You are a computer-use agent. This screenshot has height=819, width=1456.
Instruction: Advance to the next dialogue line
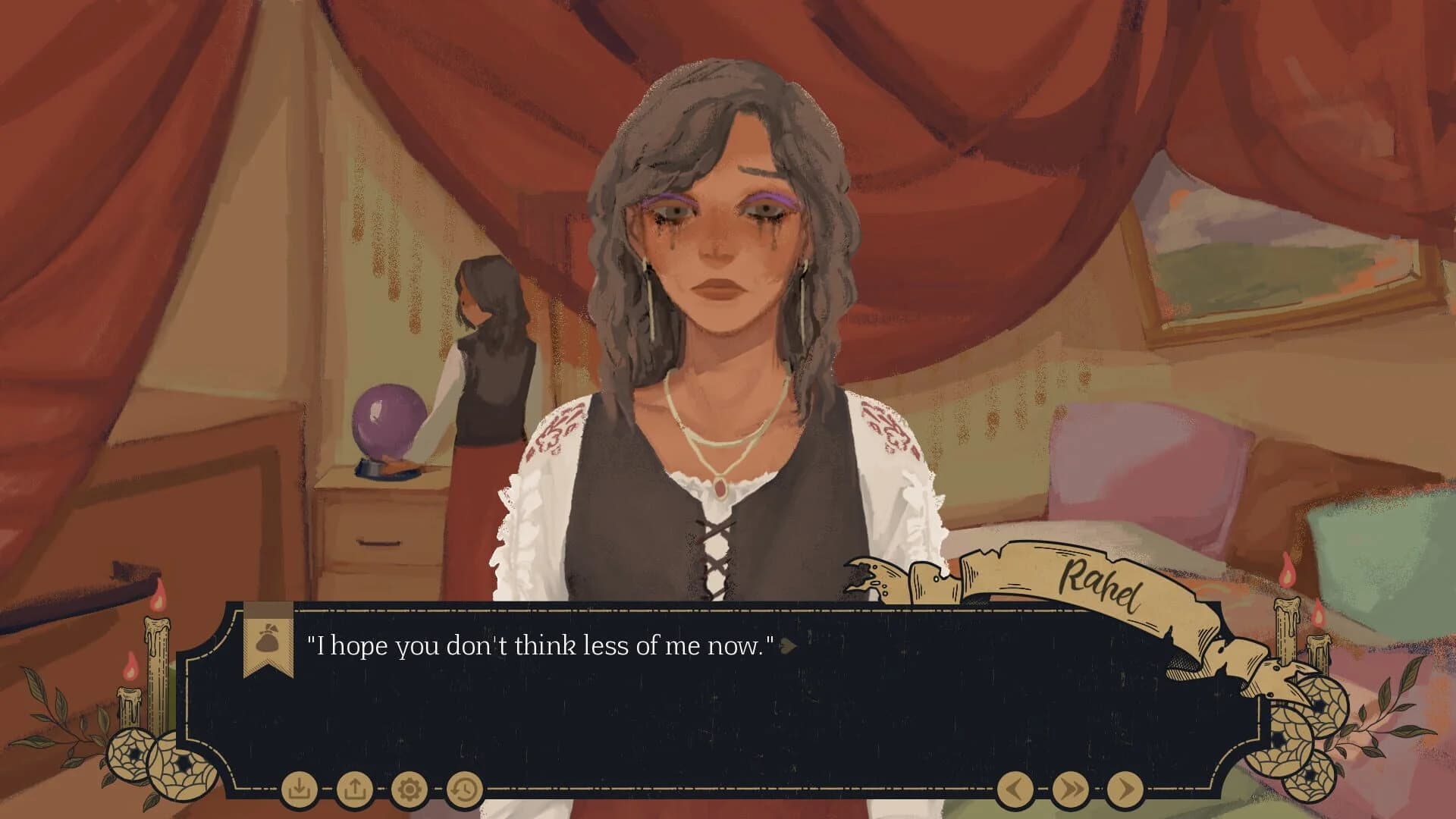1125,790
